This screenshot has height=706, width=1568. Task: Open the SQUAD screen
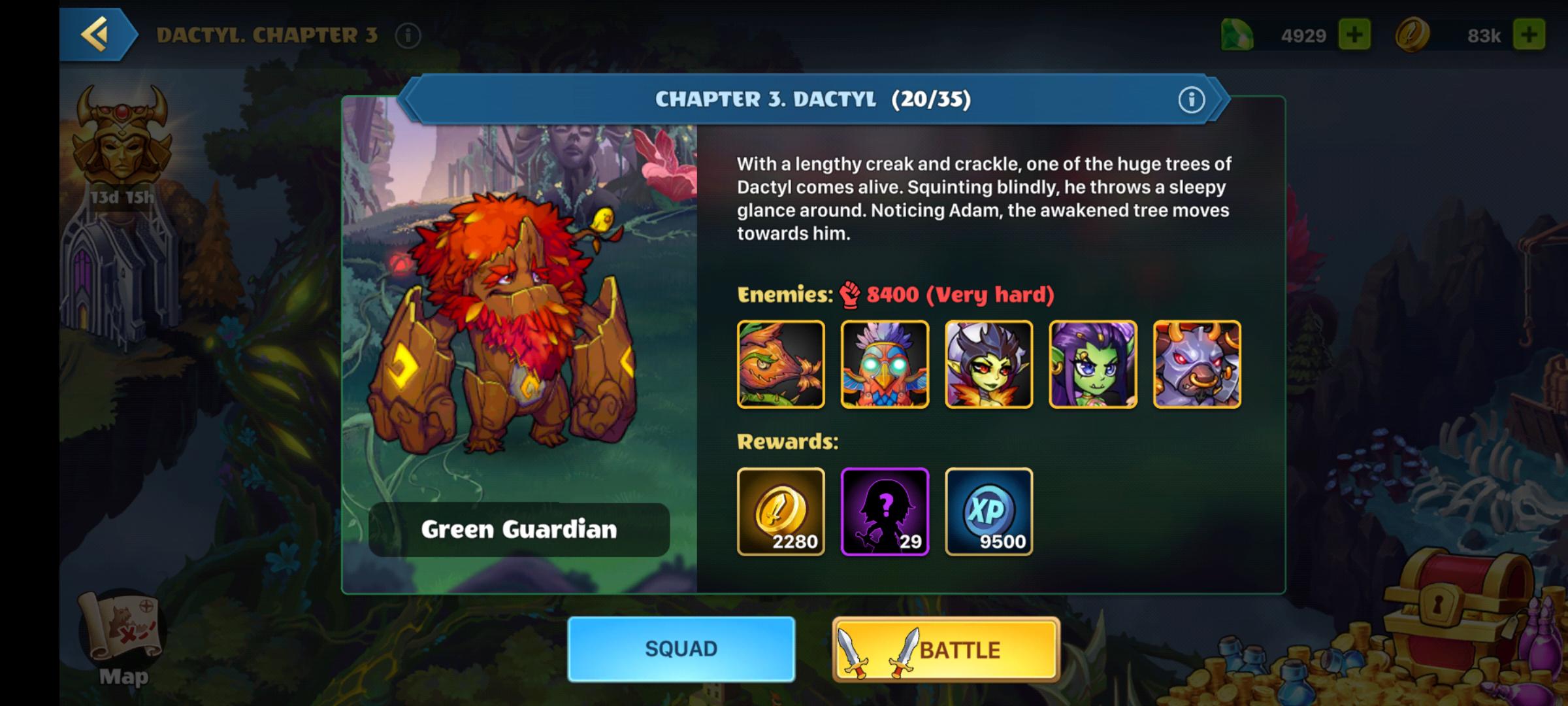pos(681,648)
